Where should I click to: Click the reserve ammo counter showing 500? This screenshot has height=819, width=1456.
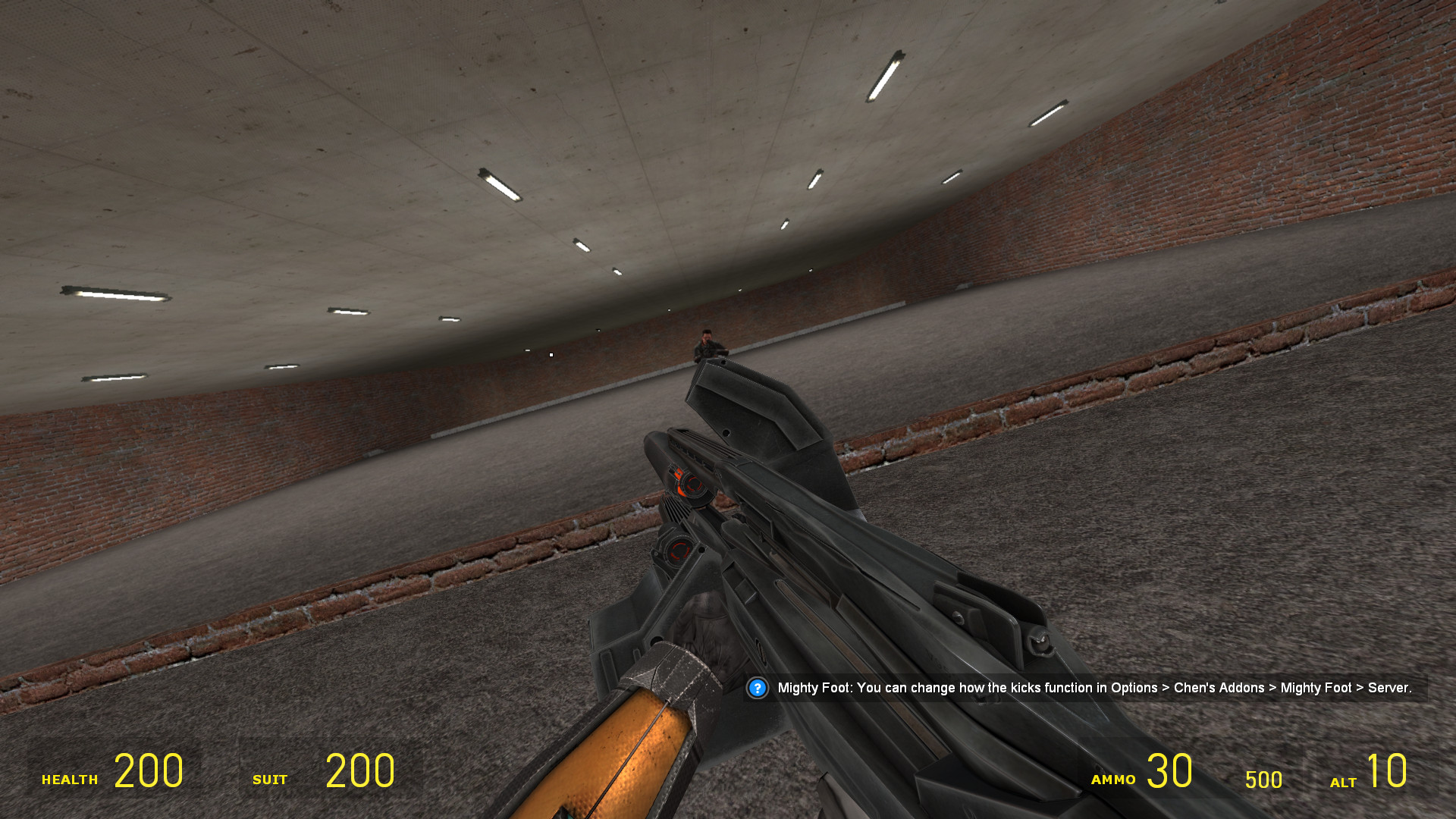pos(1263,780)
